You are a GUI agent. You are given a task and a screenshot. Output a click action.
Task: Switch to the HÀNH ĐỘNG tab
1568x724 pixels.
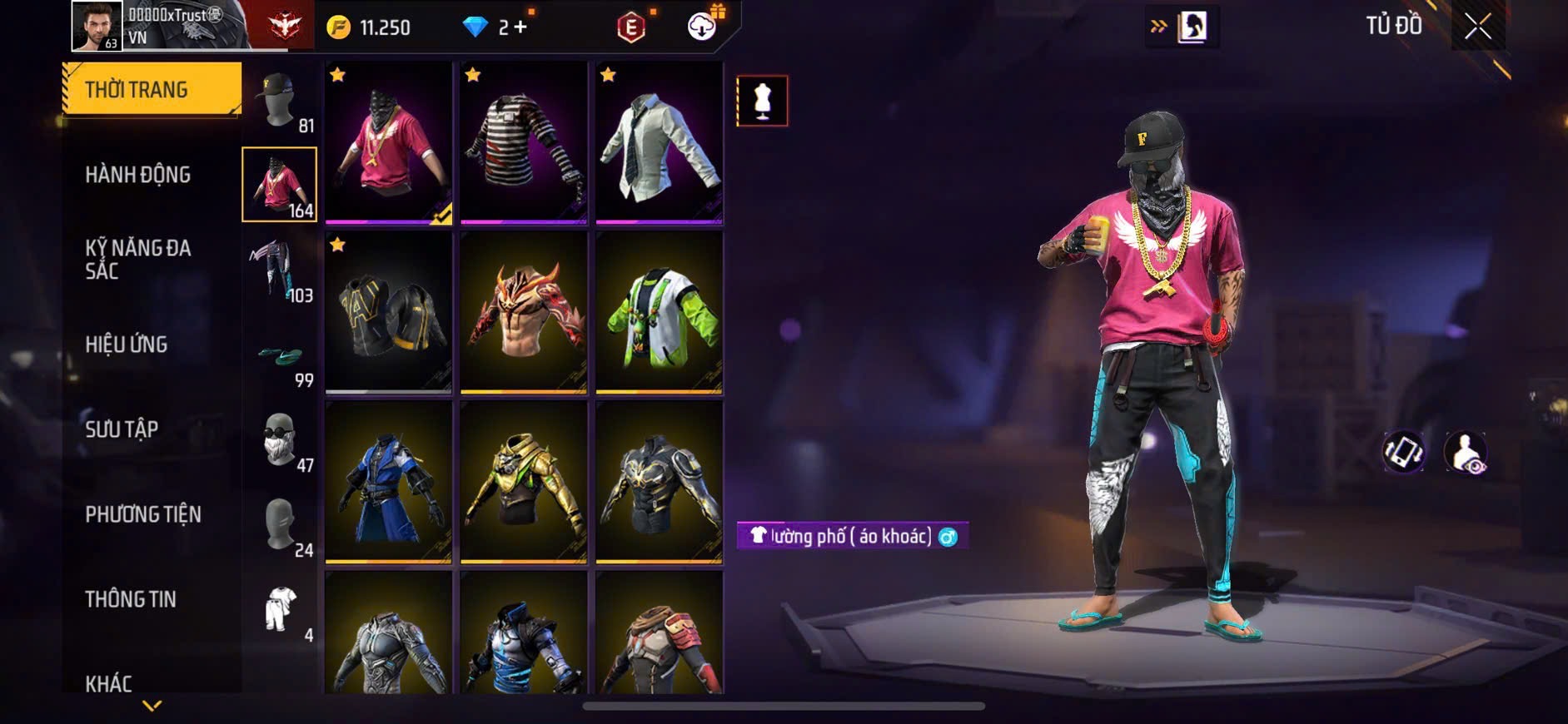click(138, 175)
